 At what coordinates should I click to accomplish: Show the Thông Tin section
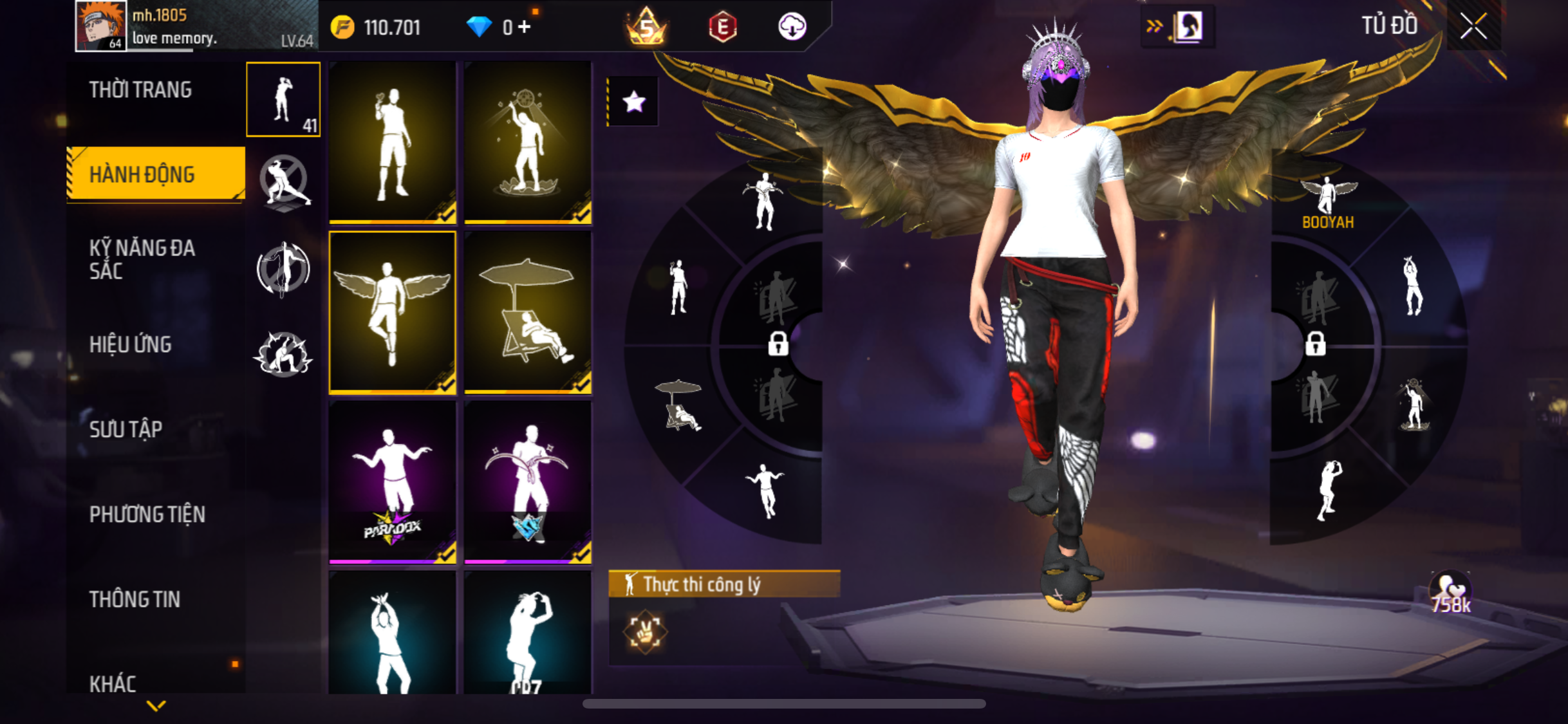[135, 599]
